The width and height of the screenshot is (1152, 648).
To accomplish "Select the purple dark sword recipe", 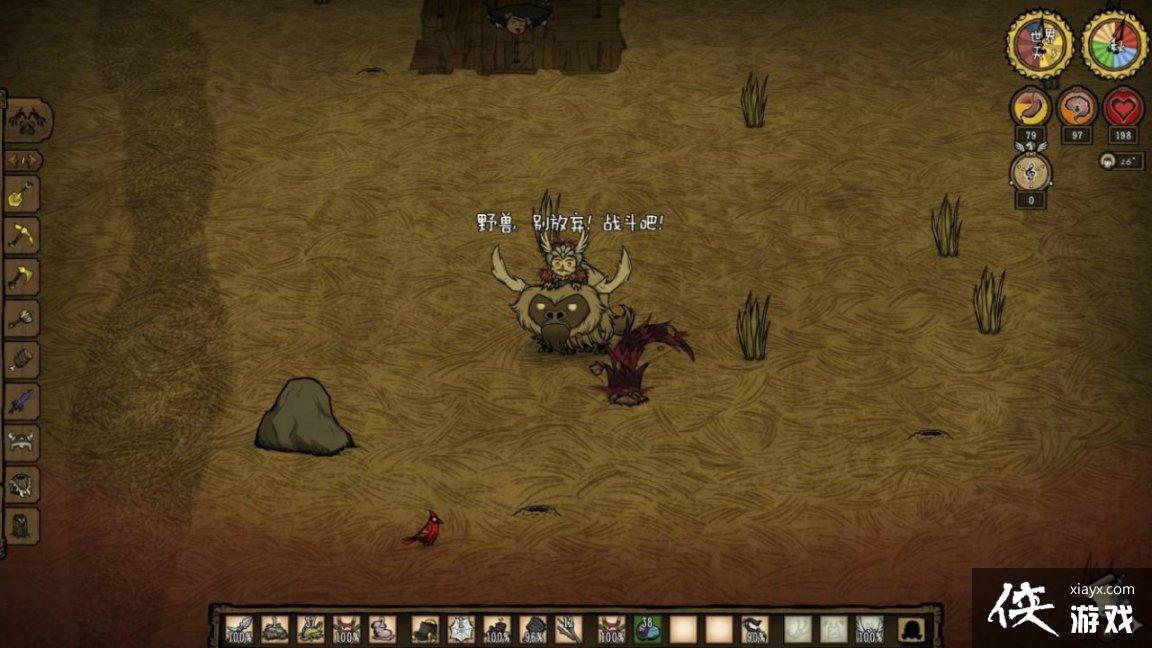I will (22, 402).
